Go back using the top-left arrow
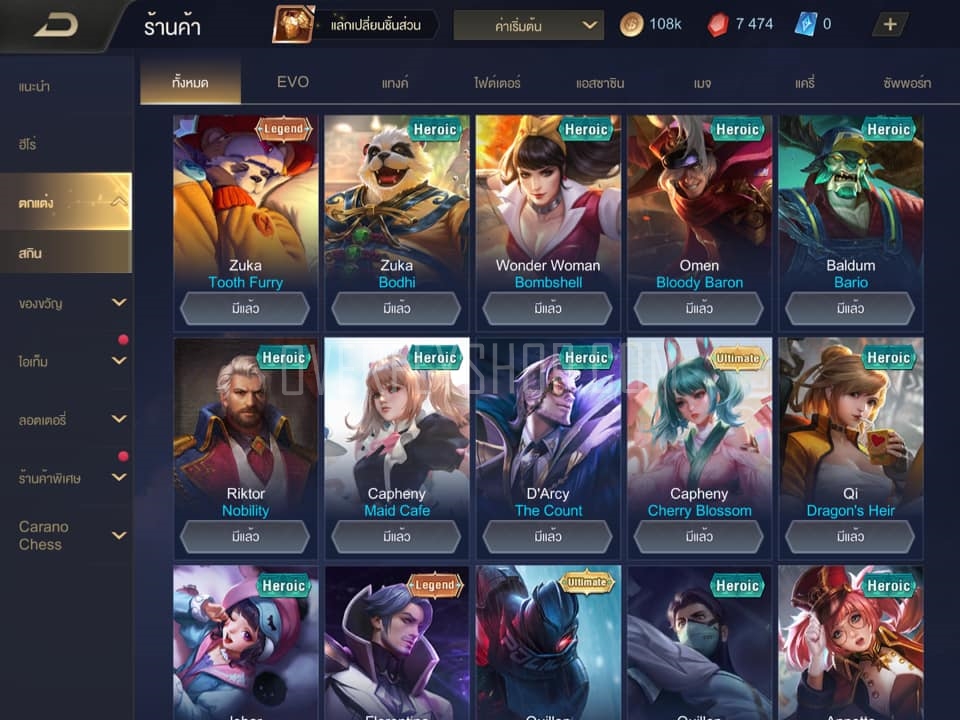Image resolution: width=960 pixels, height=720 pixels. 55,25
